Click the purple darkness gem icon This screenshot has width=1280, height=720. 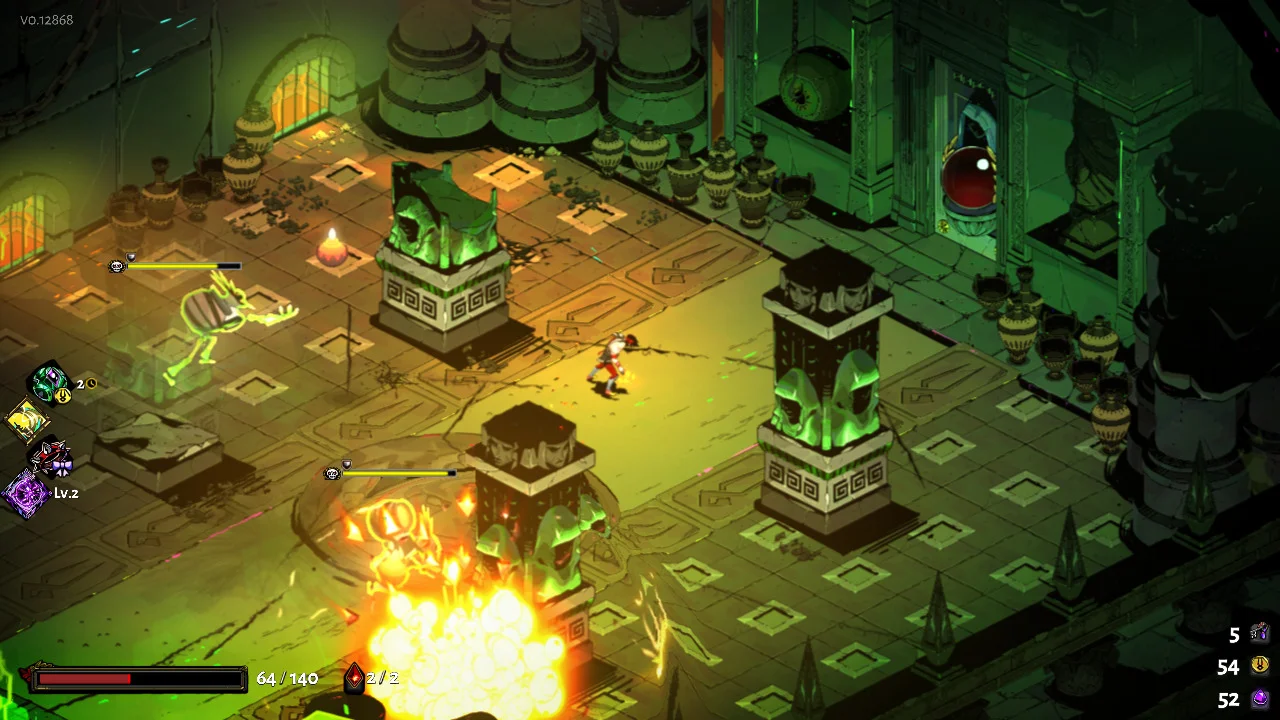[1259, 699]
